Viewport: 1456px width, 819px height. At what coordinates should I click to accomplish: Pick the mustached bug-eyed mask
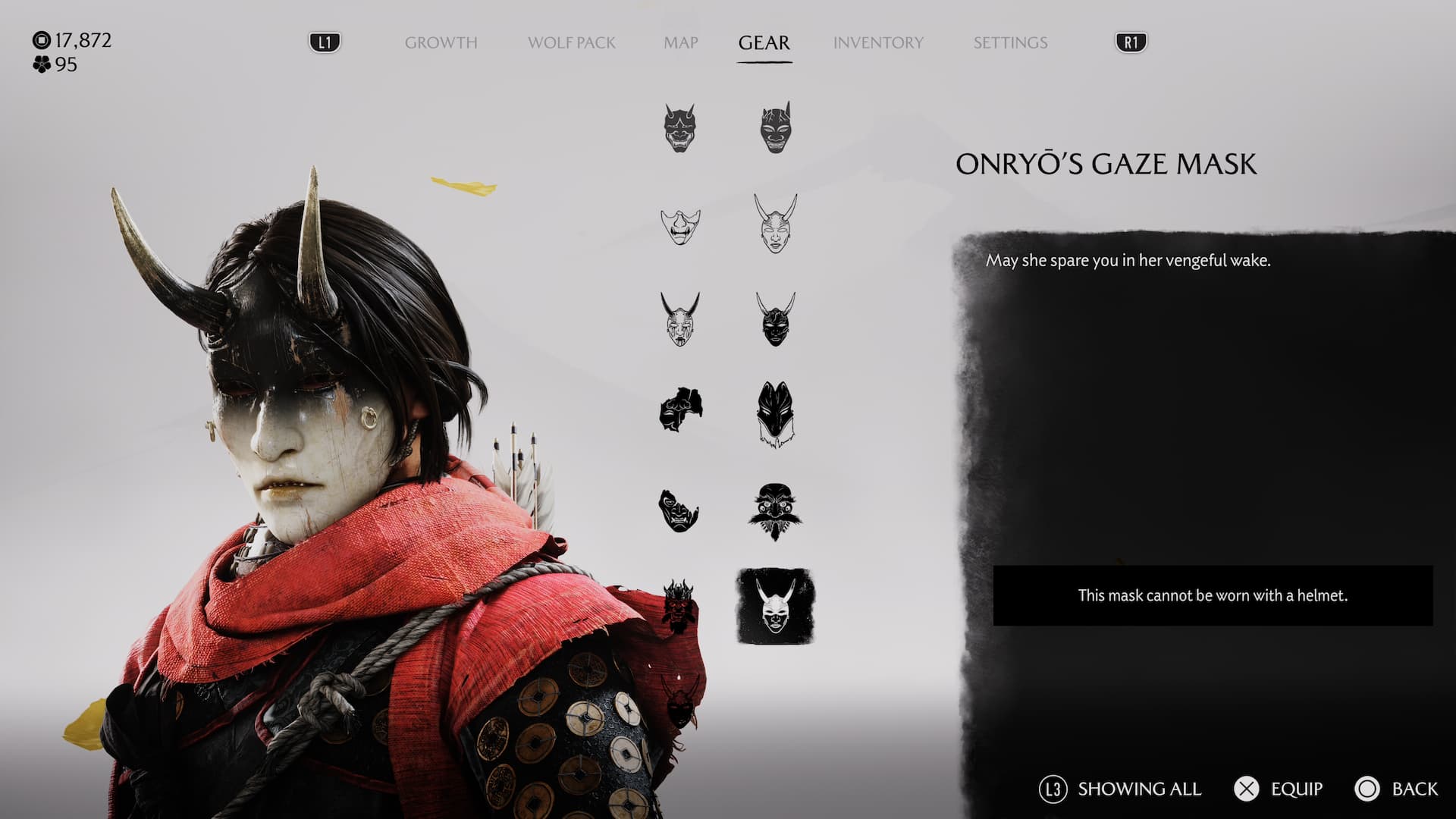point(774,511)
